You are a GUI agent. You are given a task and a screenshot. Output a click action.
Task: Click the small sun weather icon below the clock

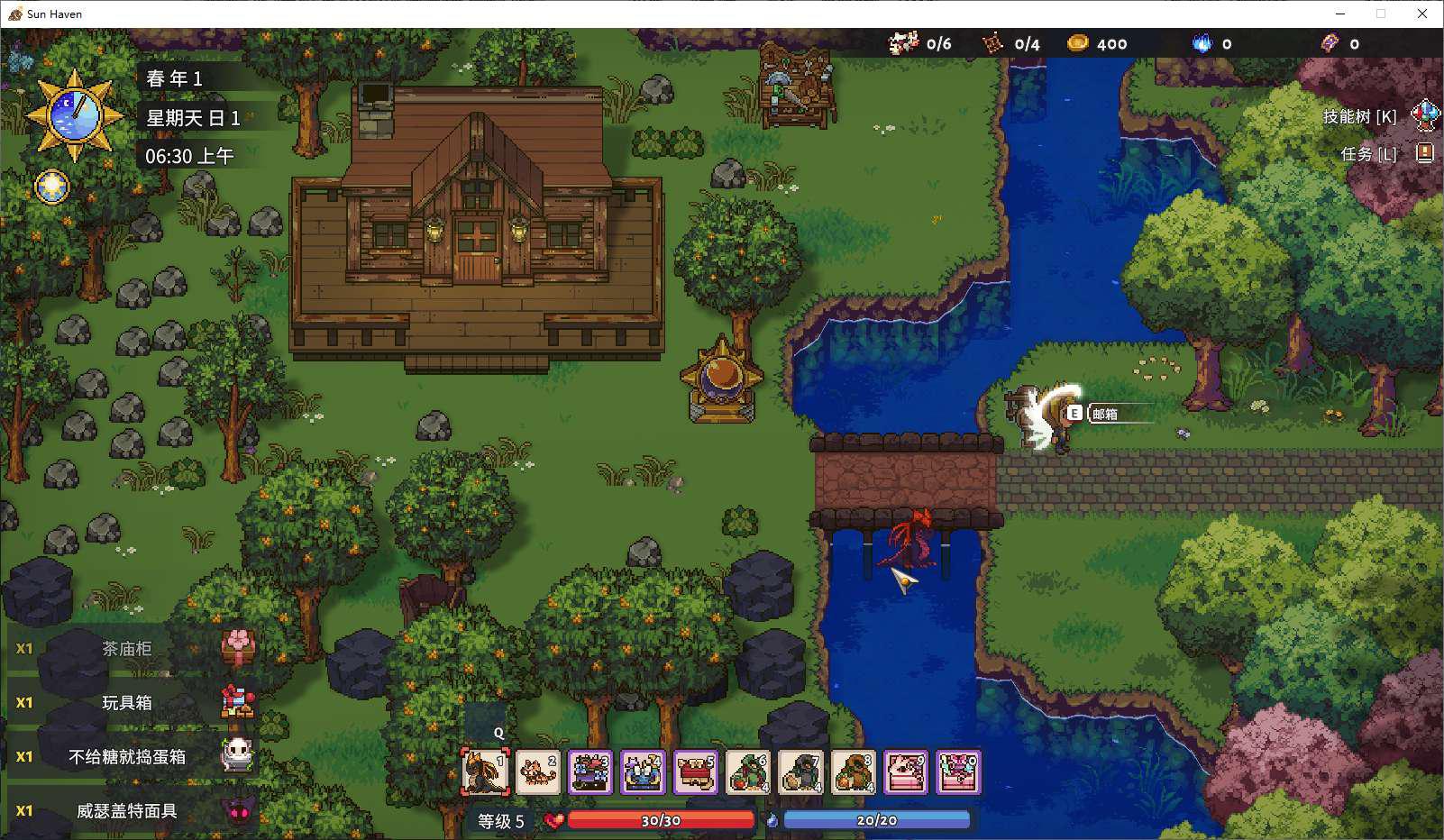coord(52,187)
